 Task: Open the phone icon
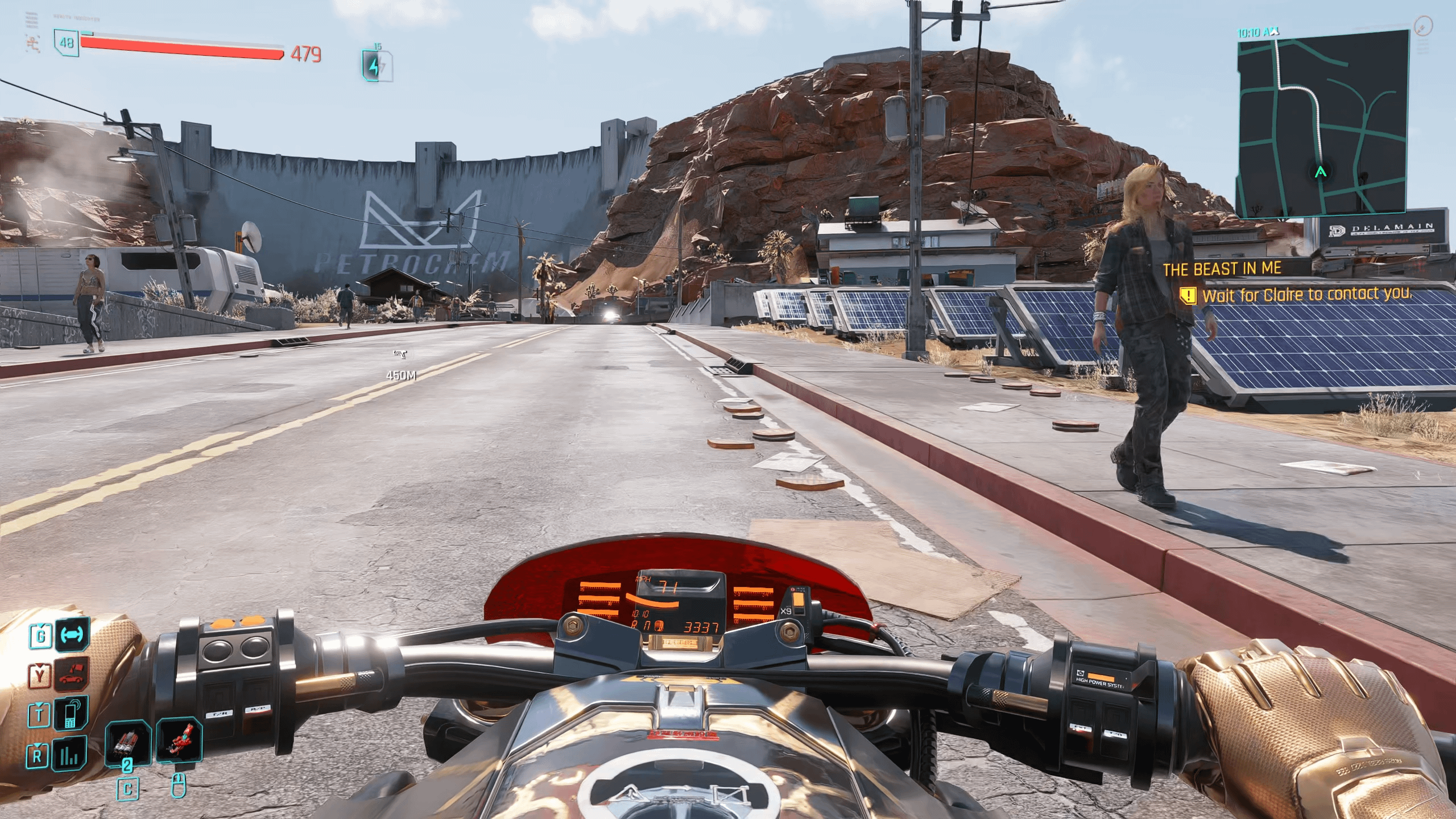72,714
